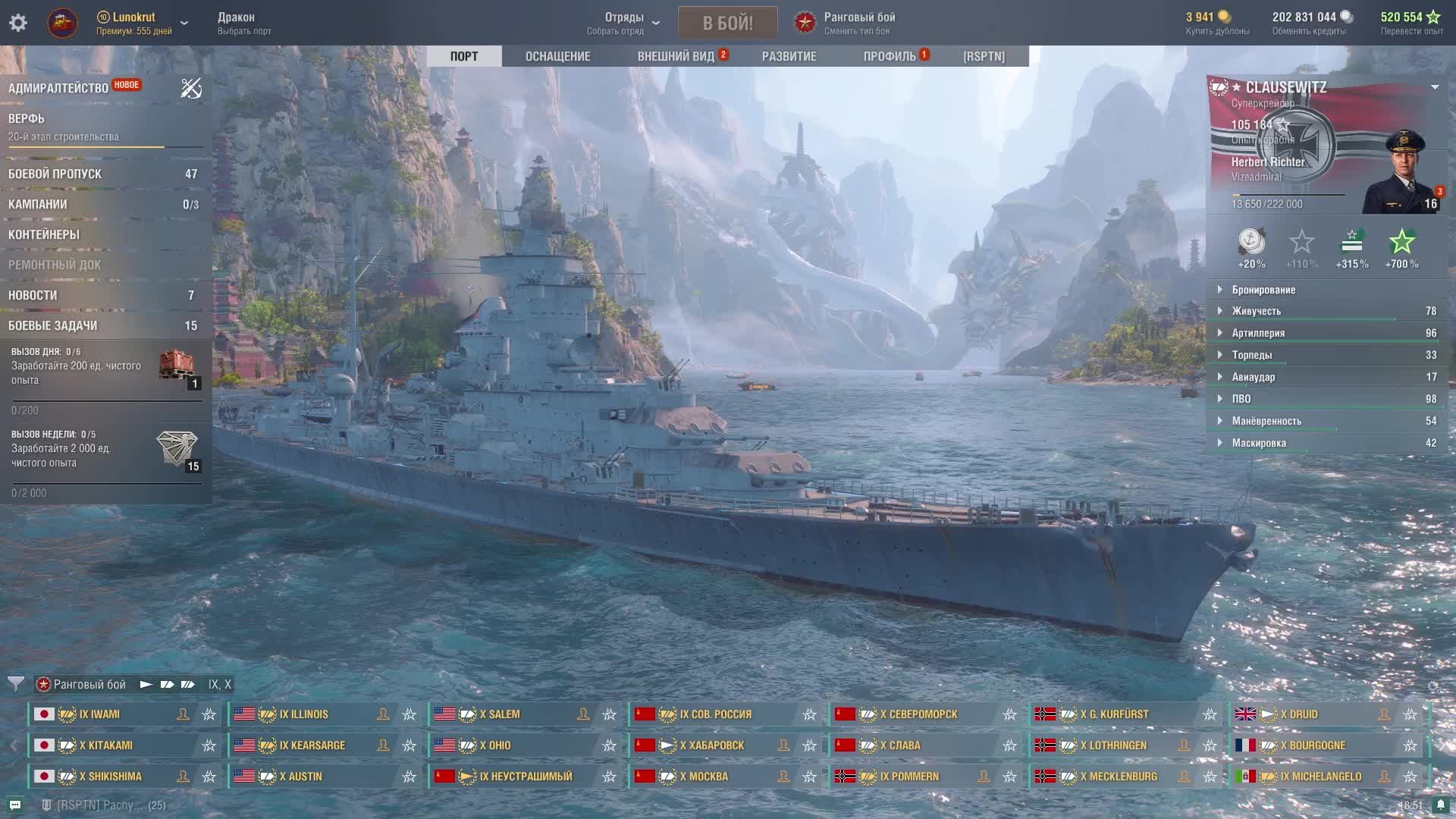Open the ship carousel filter funnel
Image resolution: width=1456 pixels, height=819 pixels.
tap(15, 684)
